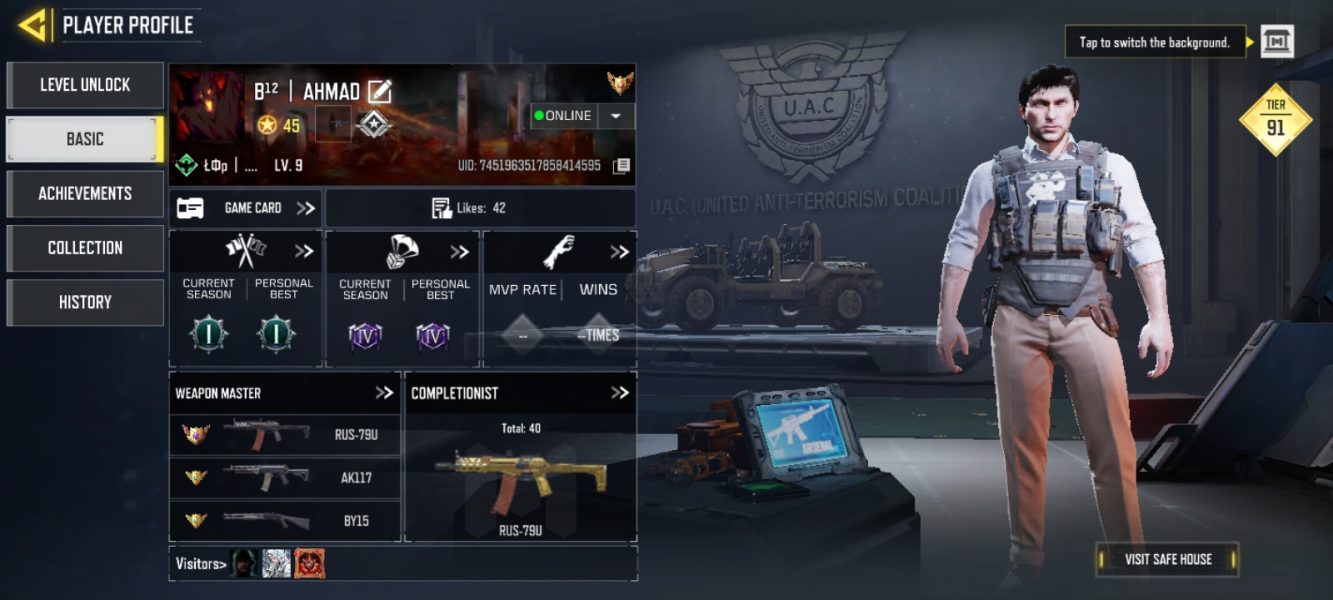Open the Visitors list

pos(200,564)
